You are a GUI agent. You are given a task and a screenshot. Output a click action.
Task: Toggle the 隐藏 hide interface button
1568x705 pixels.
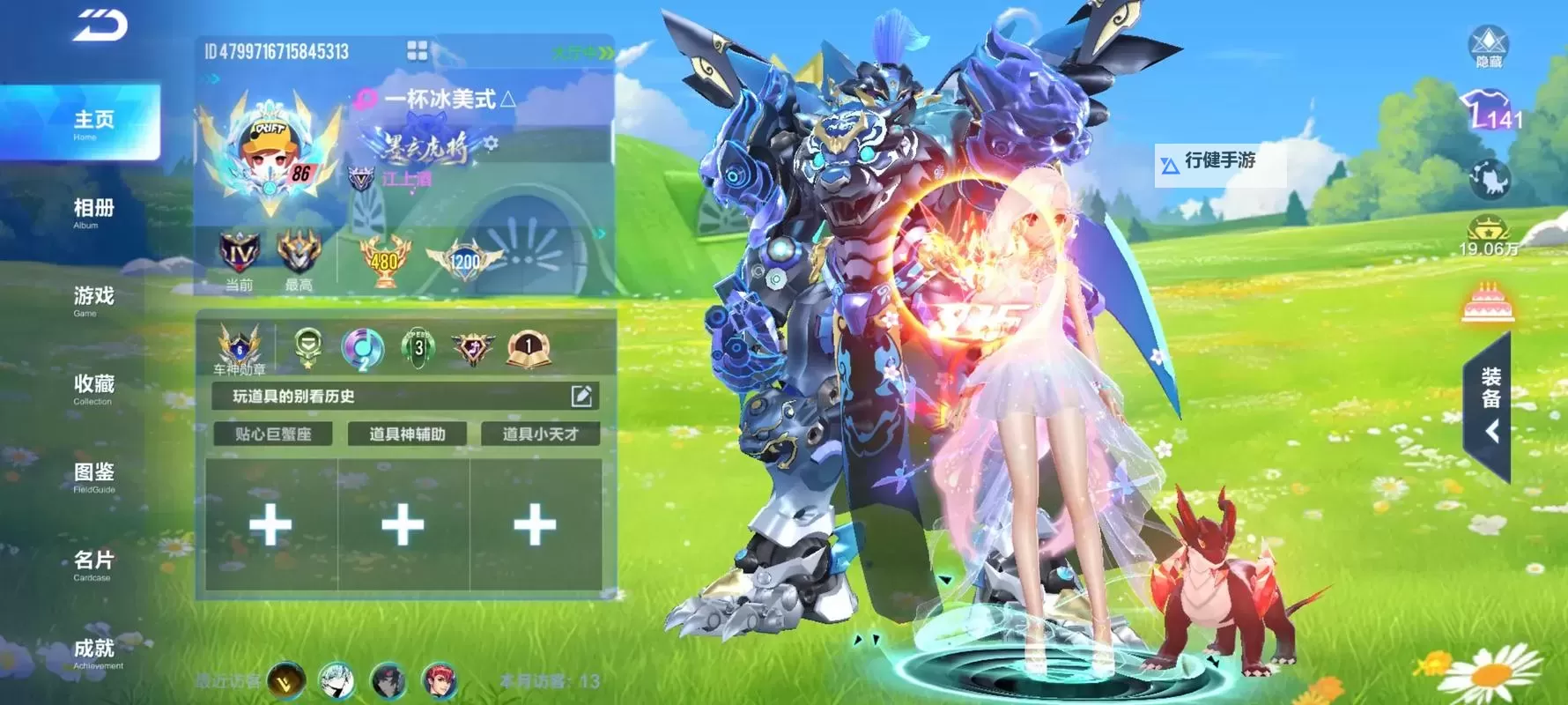pyautogui.click(x=1489, y=46)
